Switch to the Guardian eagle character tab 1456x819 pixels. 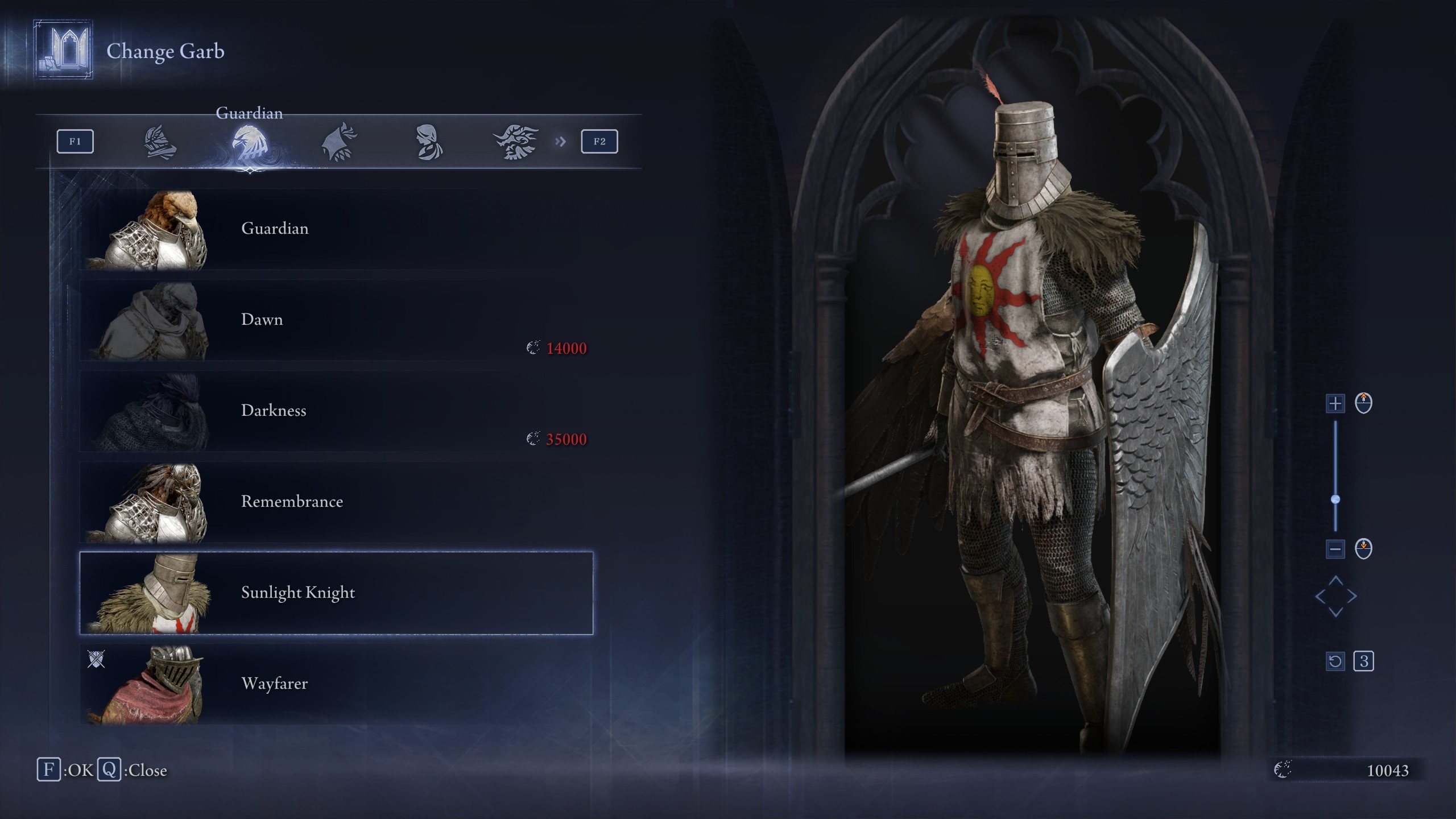[x=249, y=142]
